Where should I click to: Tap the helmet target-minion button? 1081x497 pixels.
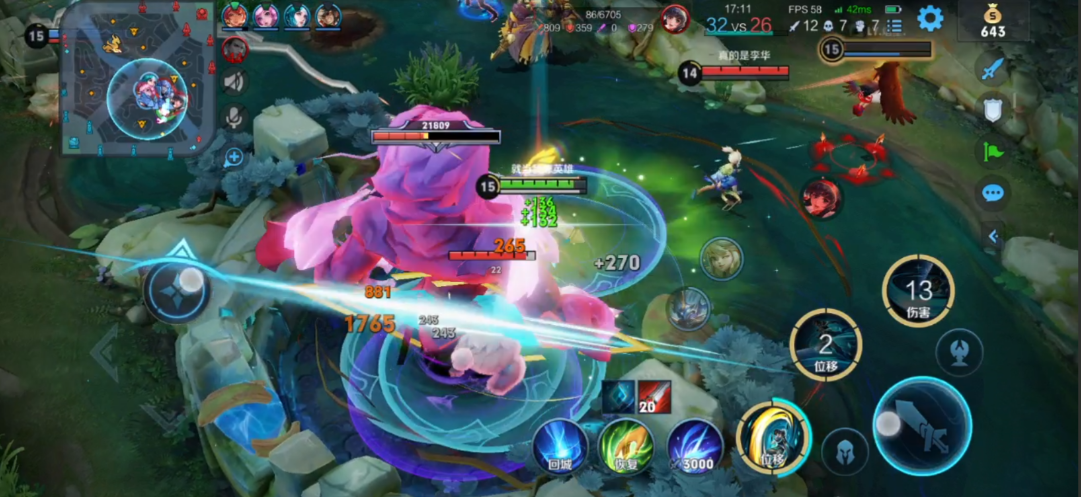[845, 451]
